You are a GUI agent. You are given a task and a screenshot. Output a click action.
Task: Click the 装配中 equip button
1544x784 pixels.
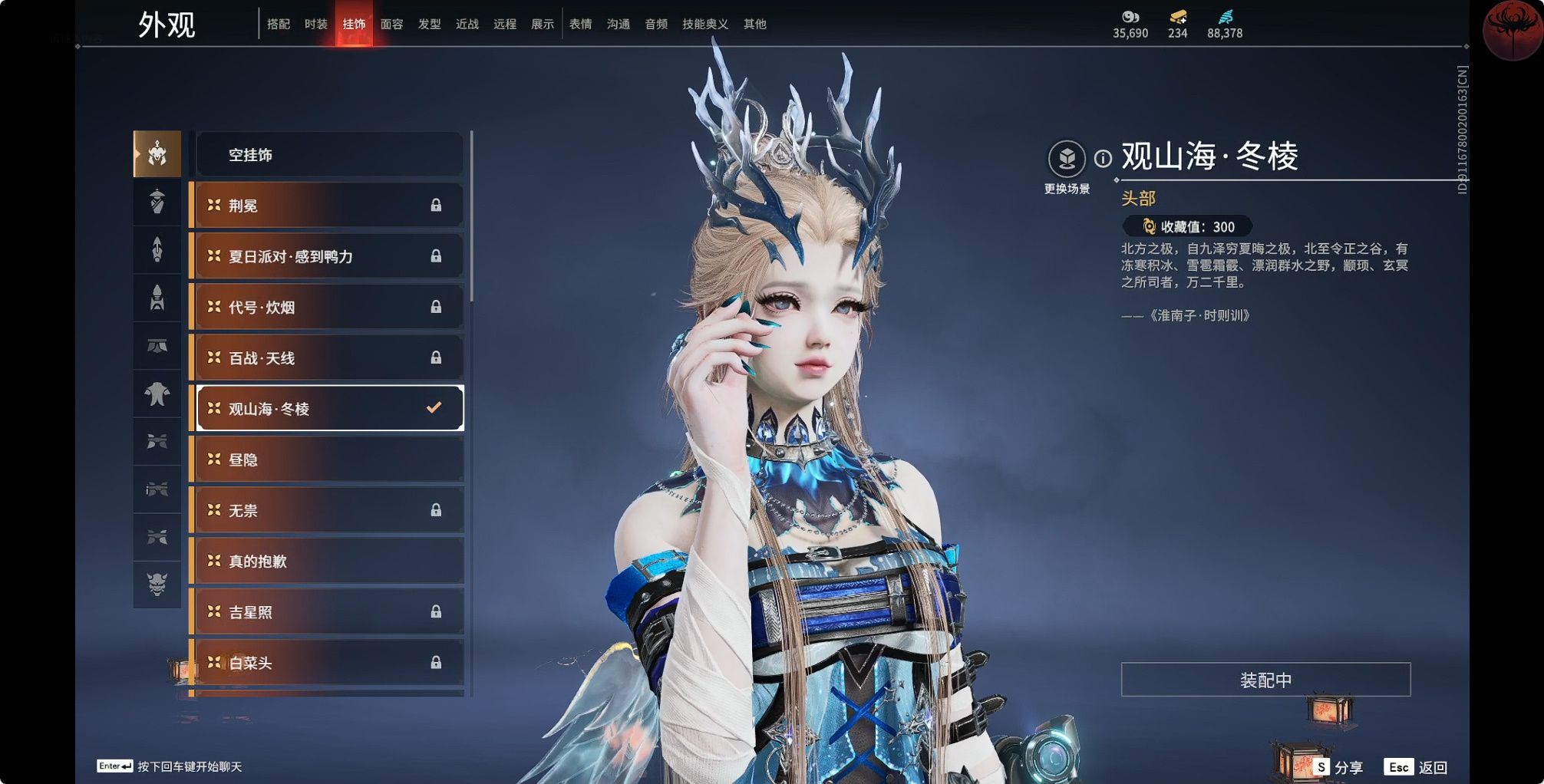1265,680
